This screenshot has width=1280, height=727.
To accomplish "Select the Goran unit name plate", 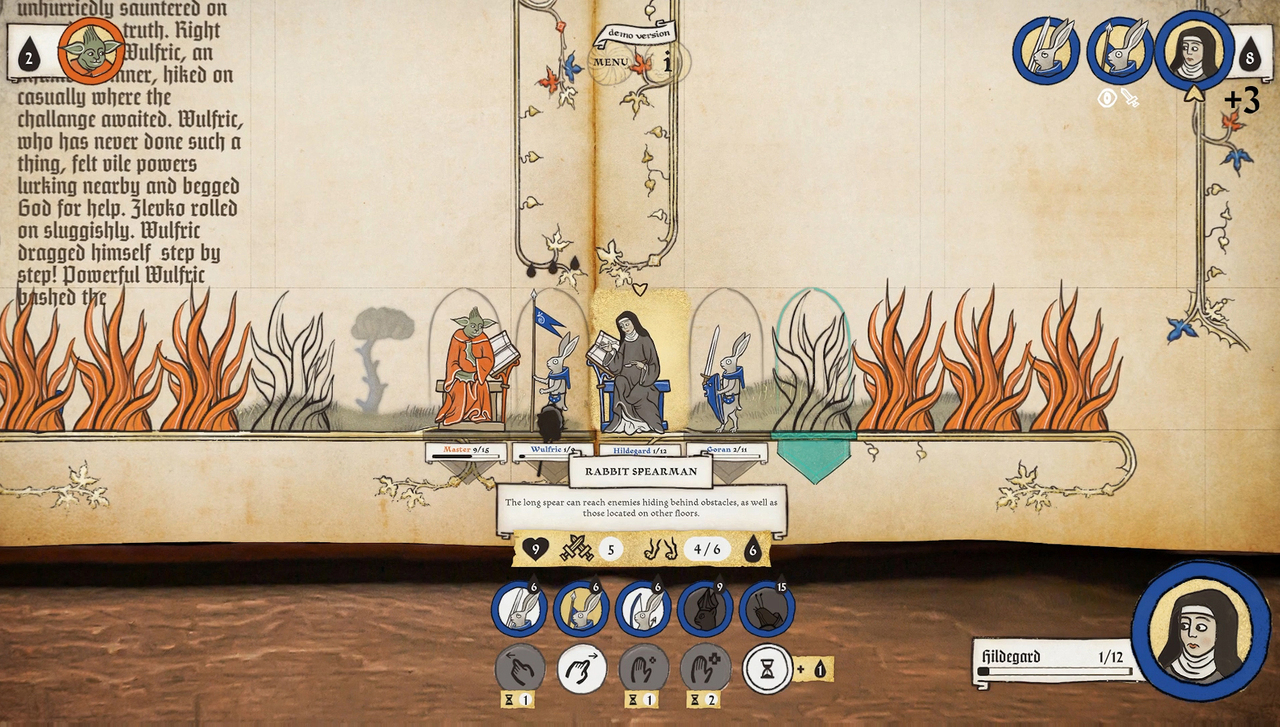I will (727, 451).
